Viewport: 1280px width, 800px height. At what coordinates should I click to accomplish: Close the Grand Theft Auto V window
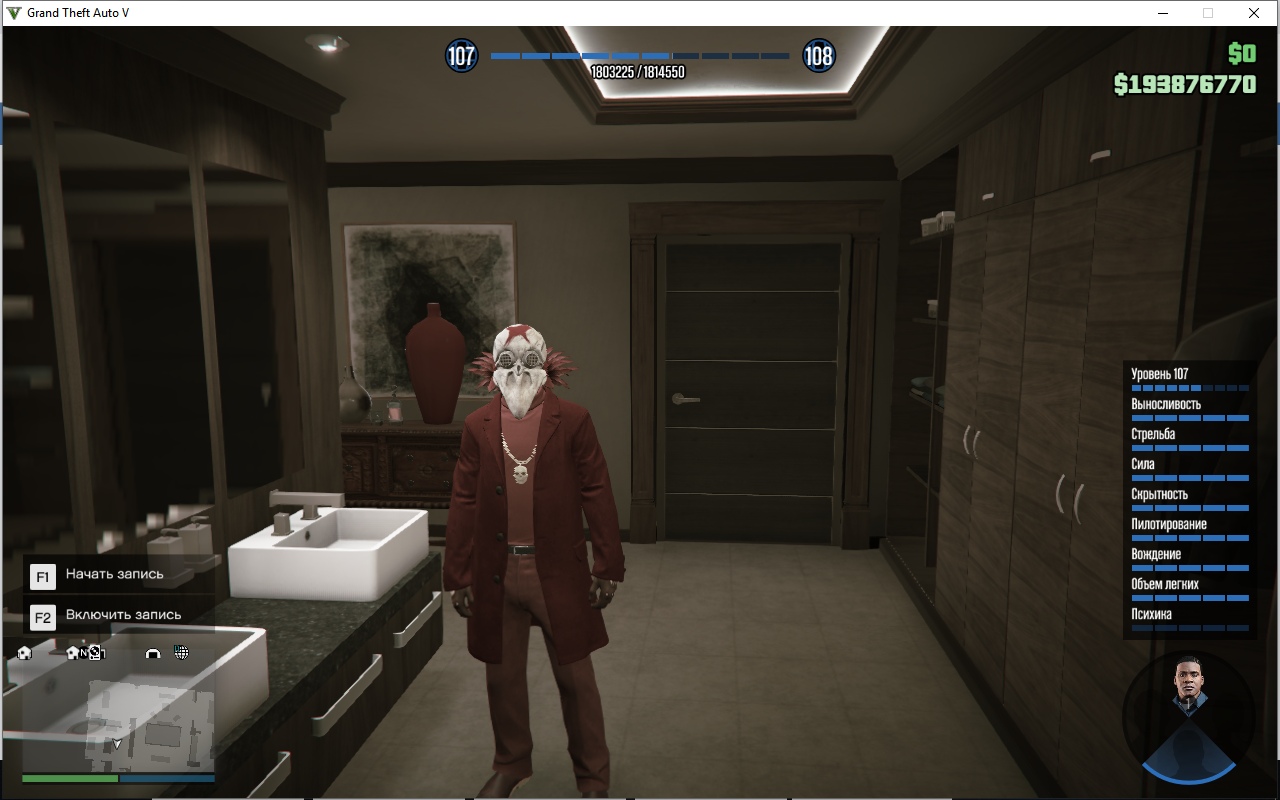coord(1254,13)
